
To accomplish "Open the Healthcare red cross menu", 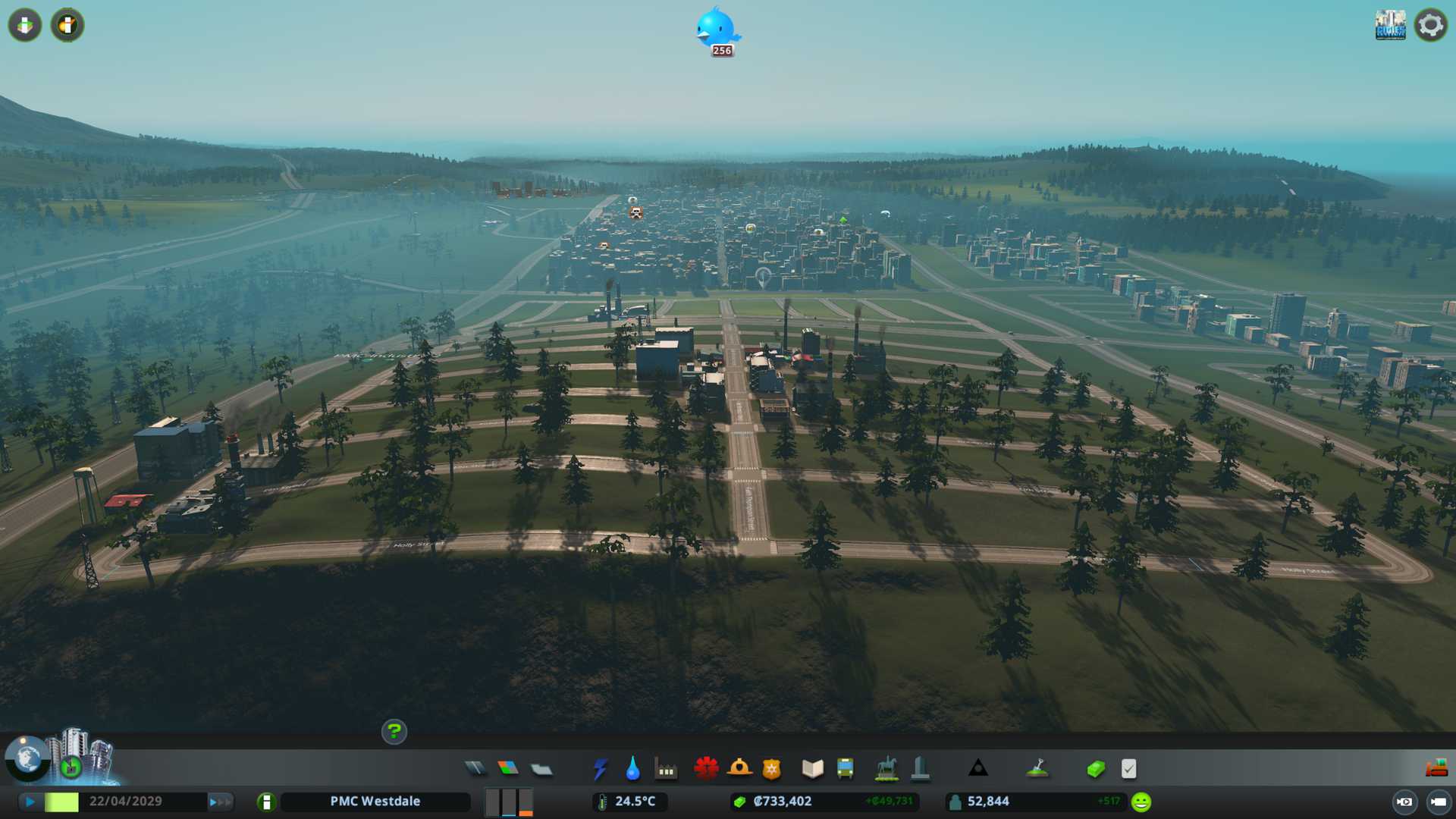I will click(x=706, y=769).
